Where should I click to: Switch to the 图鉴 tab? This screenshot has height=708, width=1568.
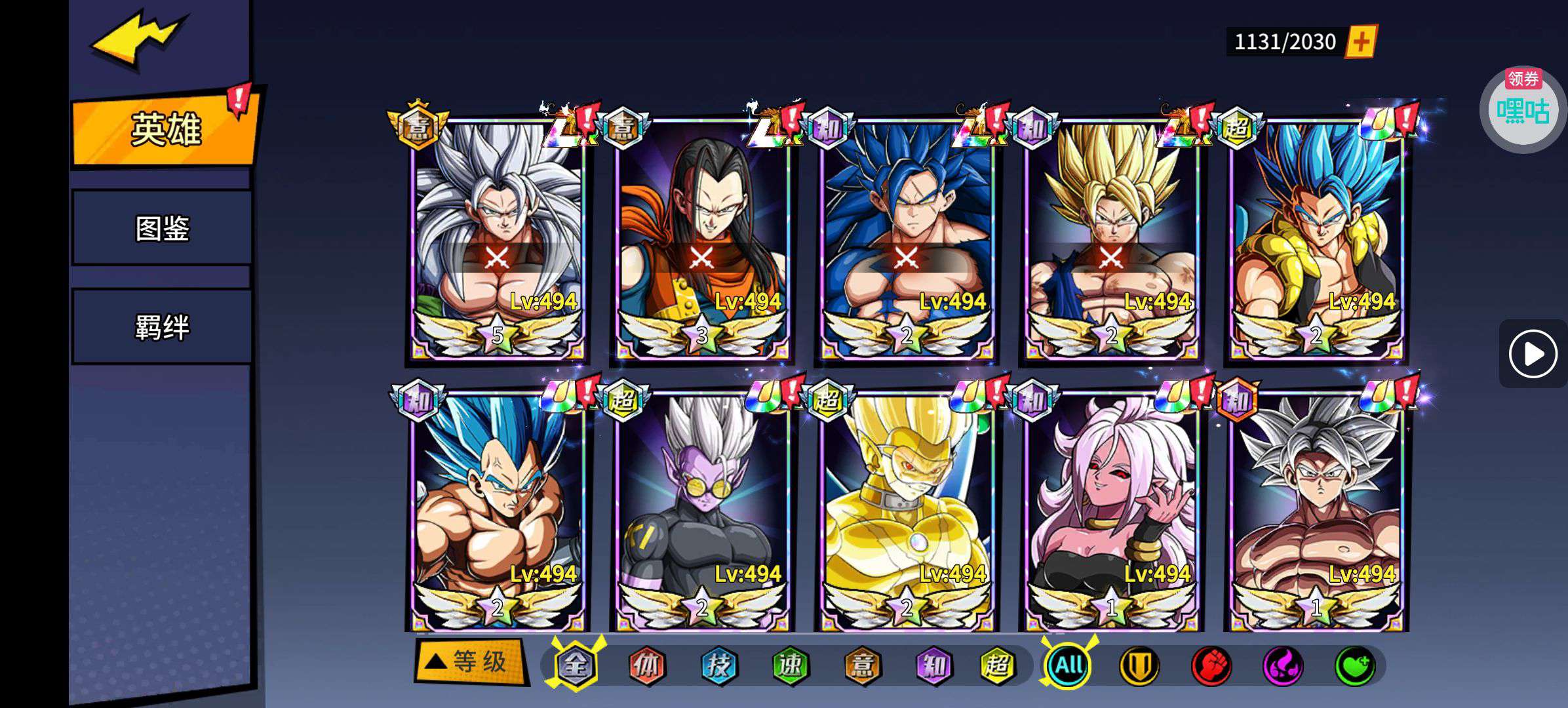(x=162, y=228)
